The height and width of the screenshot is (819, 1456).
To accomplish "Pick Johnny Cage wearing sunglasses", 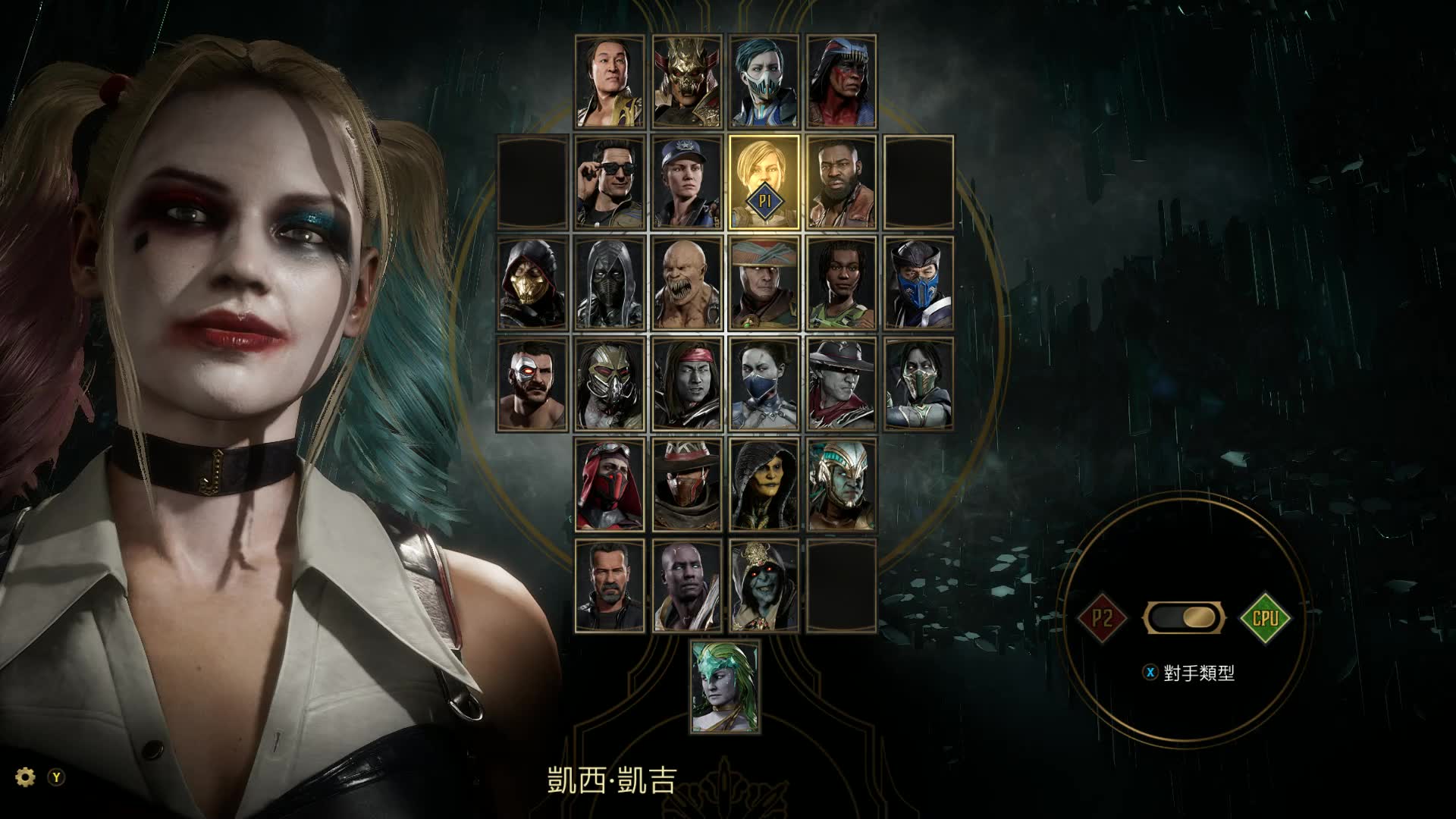I will [610, 183].
